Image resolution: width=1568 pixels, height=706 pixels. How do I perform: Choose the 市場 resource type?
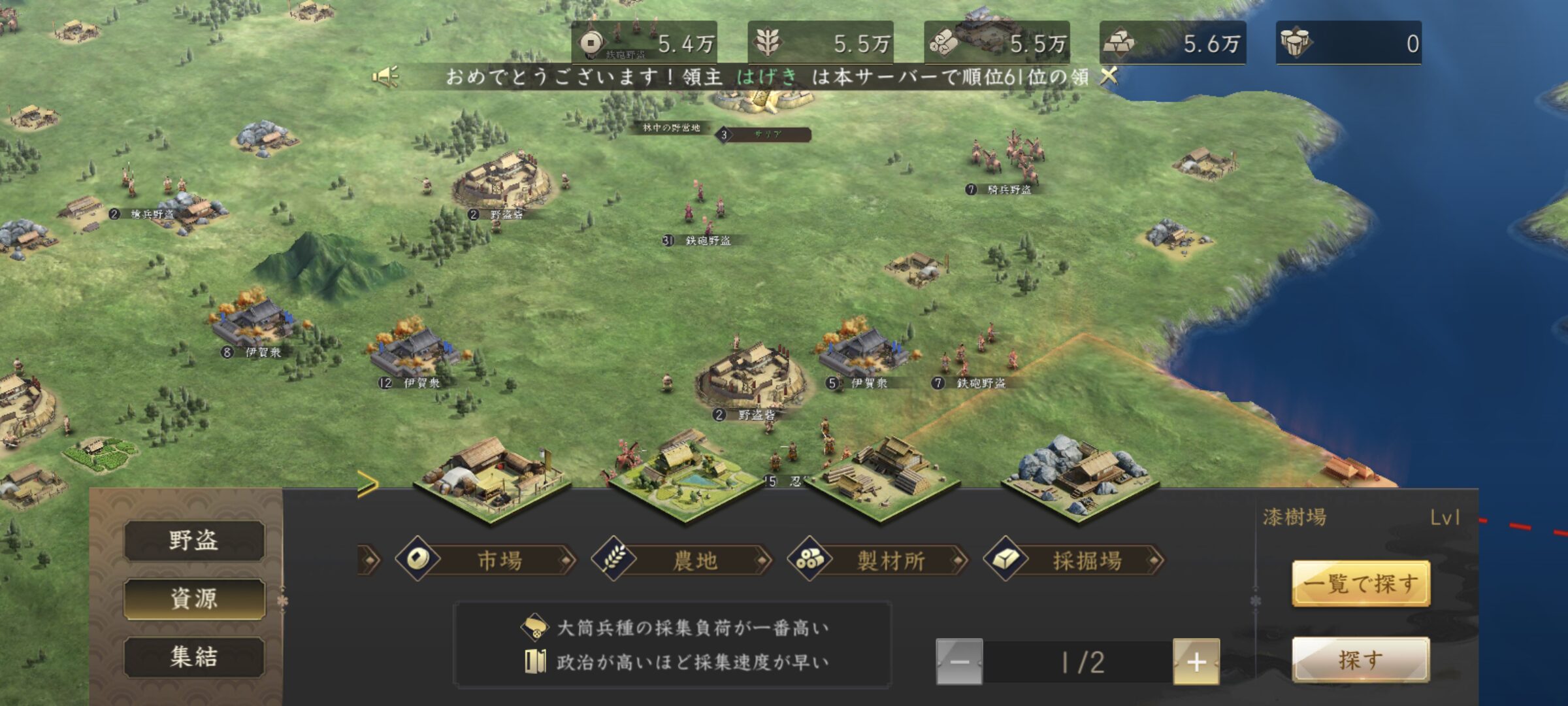click(486, 560)
